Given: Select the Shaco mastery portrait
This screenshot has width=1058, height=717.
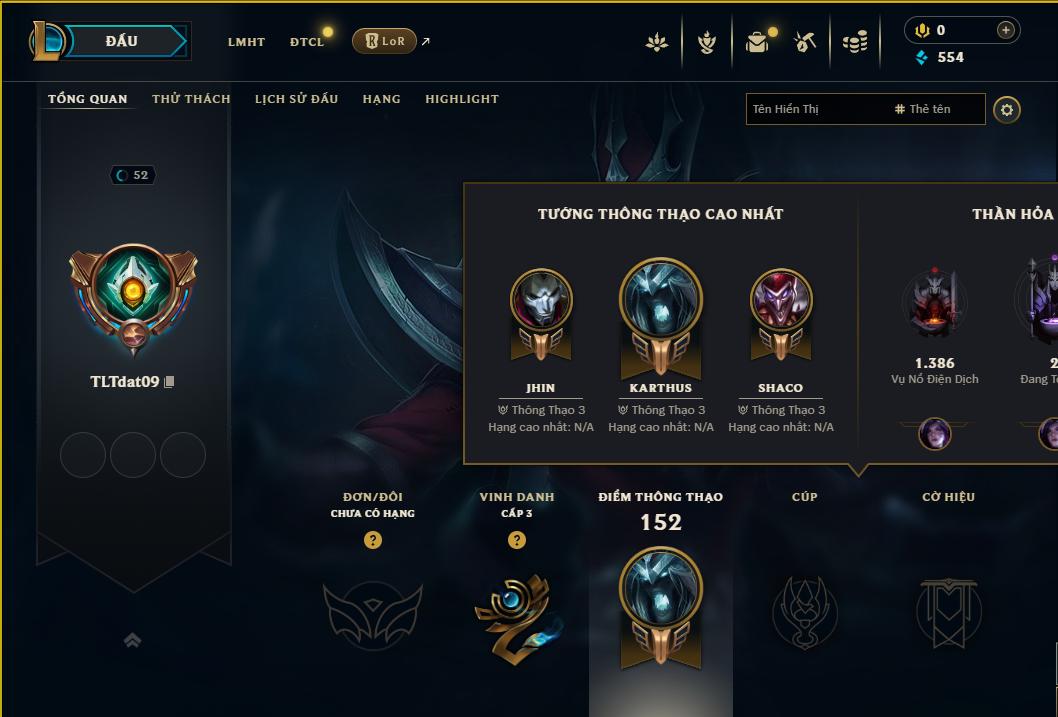Looking at the screenshot, I should [x=781, y=300].
